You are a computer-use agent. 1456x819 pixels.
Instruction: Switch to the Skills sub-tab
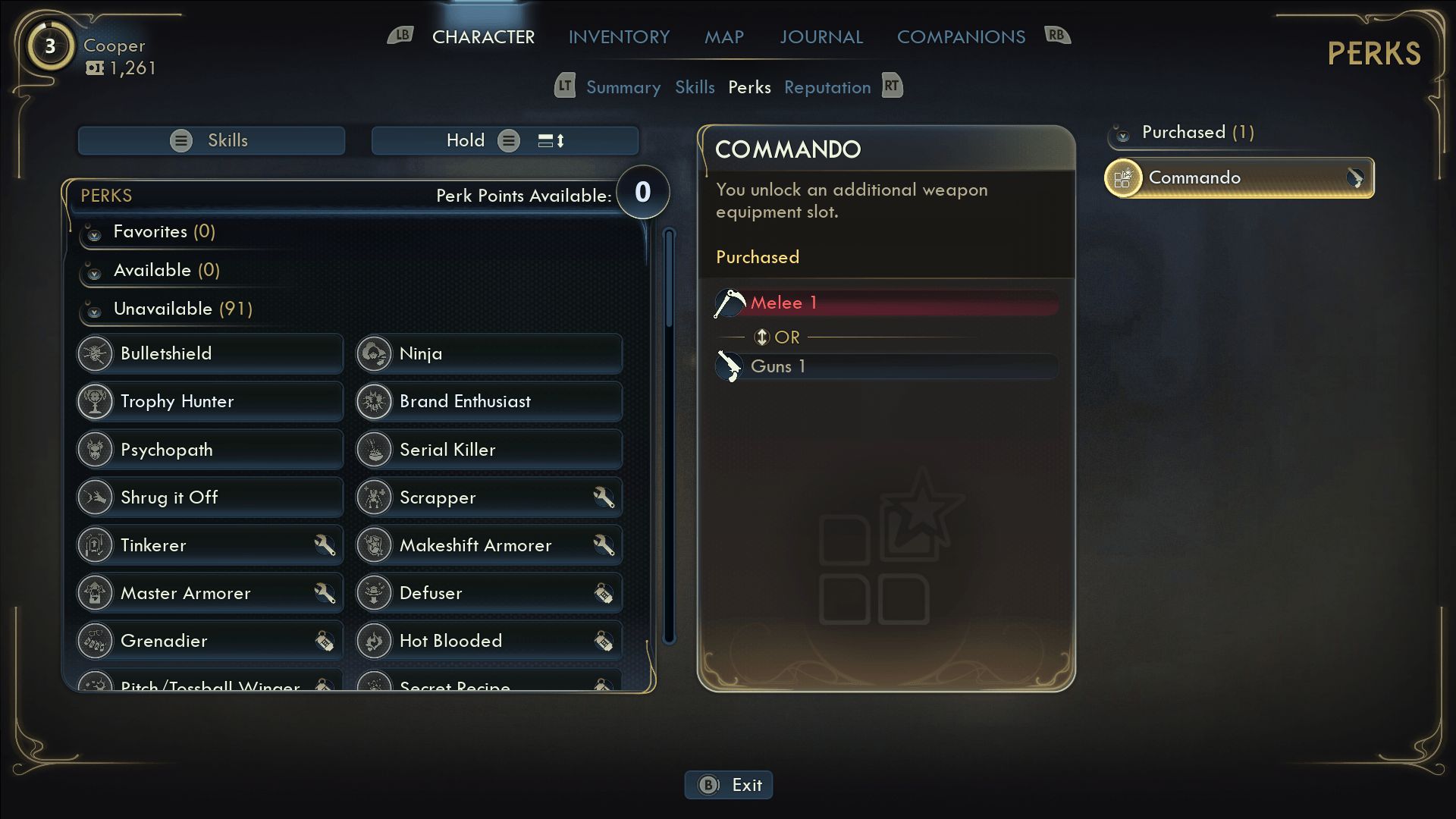point(695,87)
